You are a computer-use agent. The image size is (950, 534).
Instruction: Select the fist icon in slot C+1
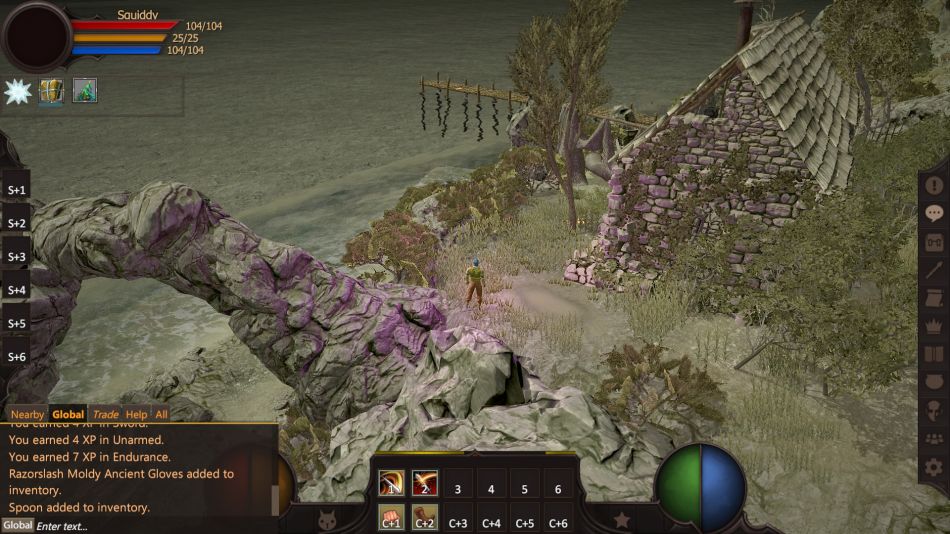pos(391,519)
